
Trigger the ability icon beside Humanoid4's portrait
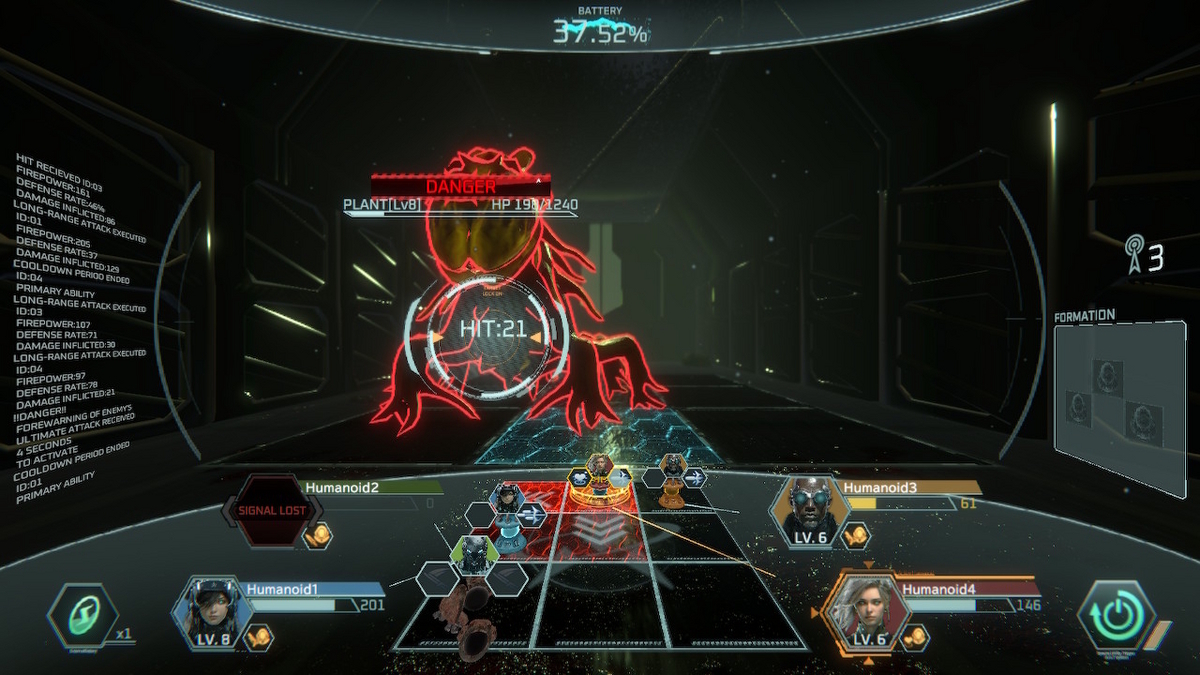coord(915,637)
